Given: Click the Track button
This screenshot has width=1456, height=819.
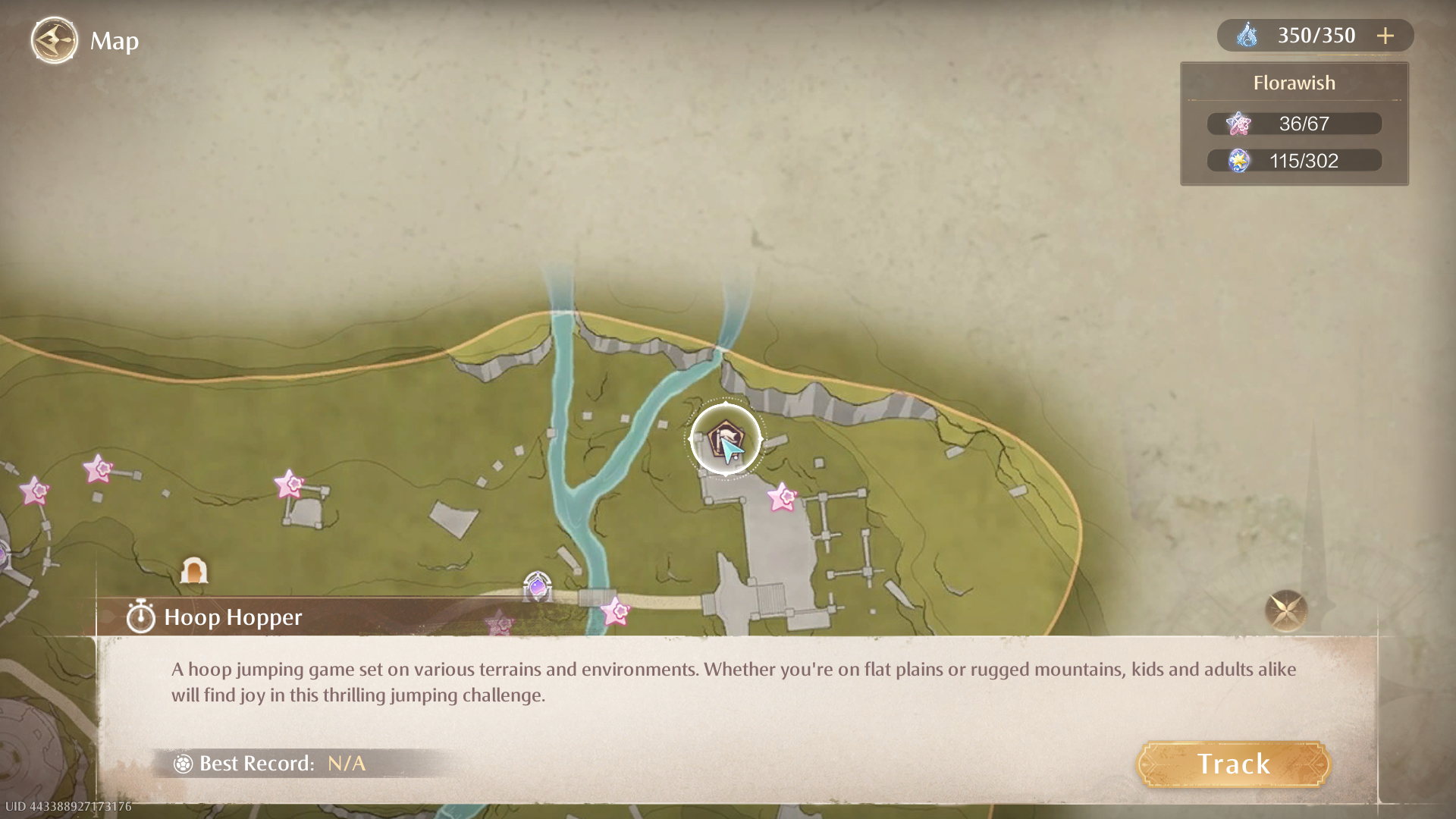Looking at the screenshot, I should coord(1233,764).
